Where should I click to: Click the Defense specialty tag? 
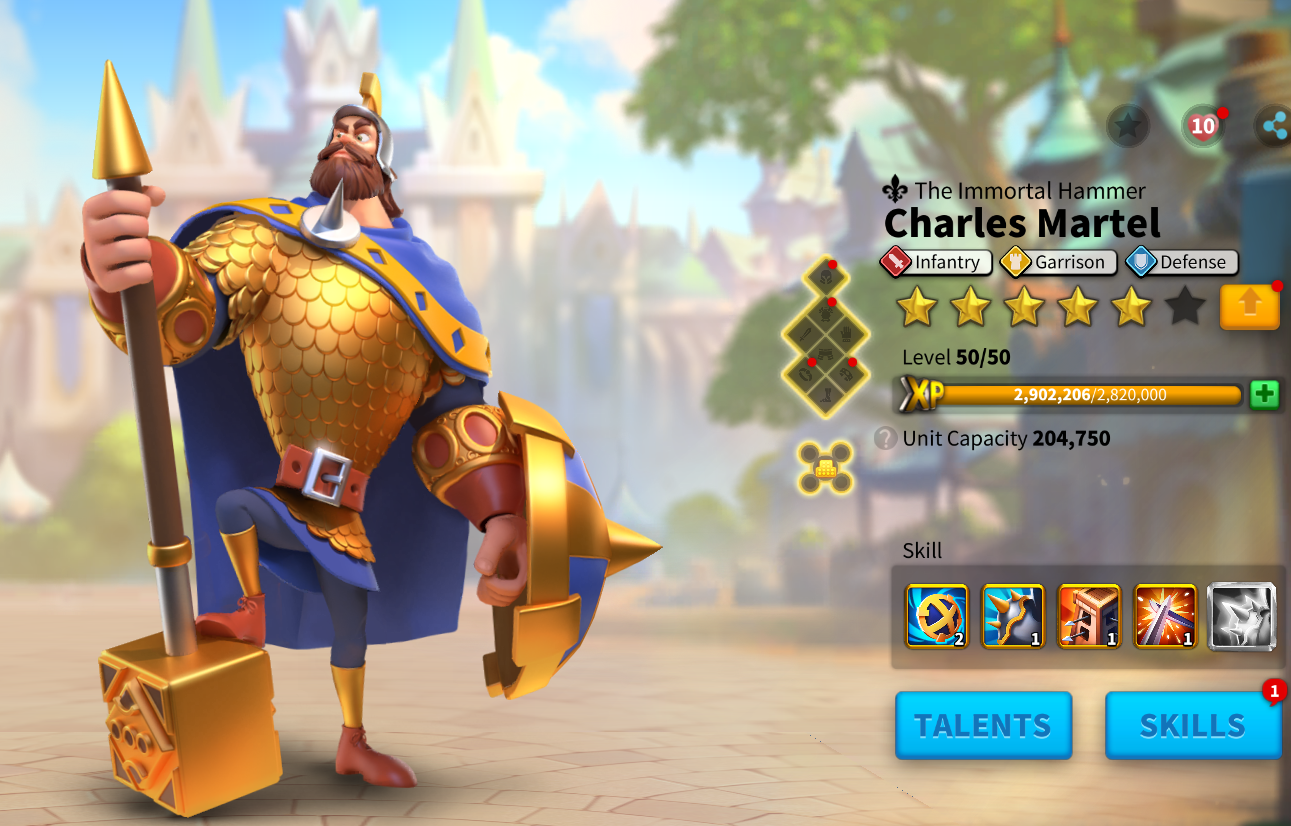[x=1181, y=262]
